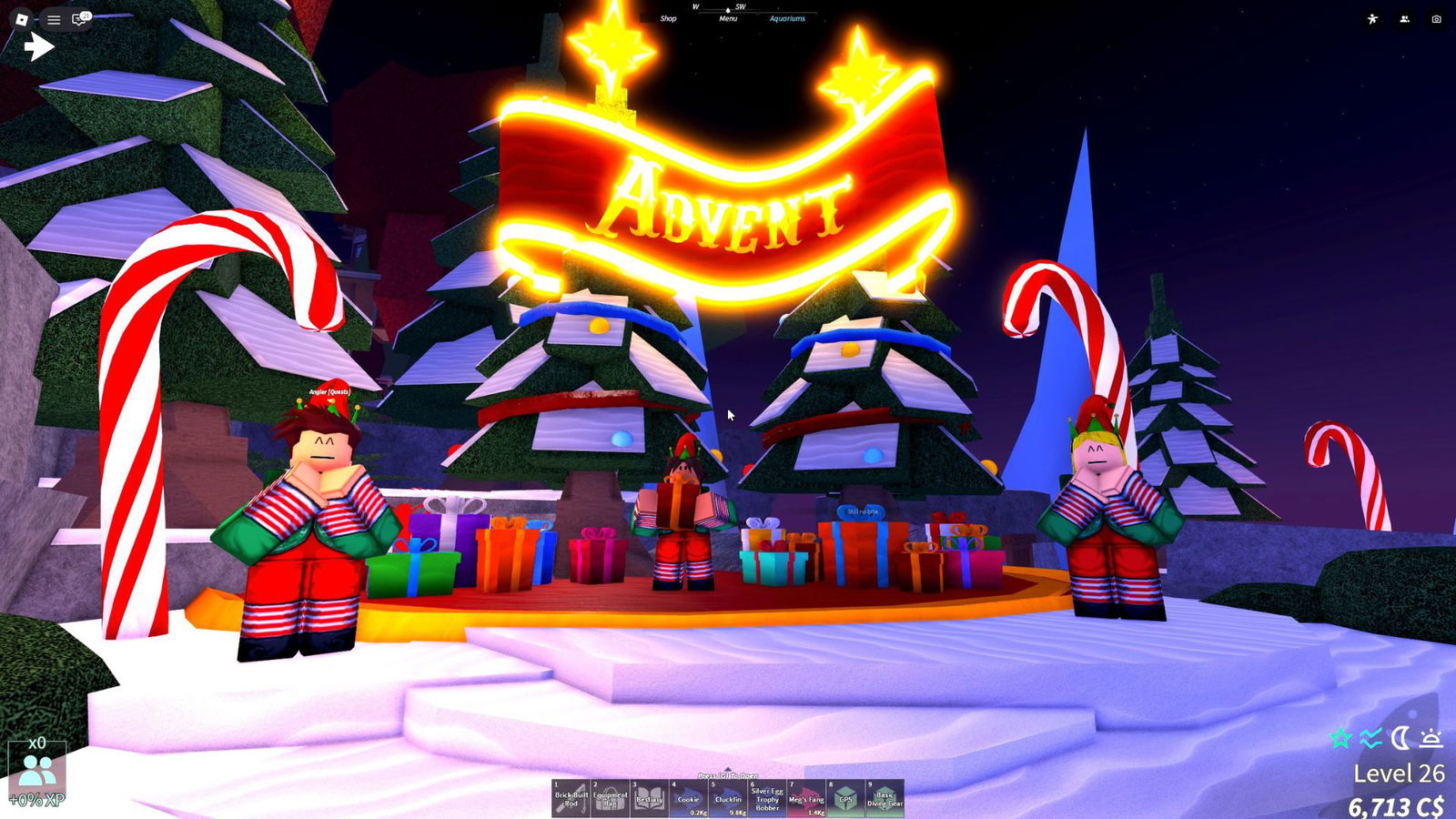Click the waves weather icon
1456x819 pixels.
tap(1370, 738)
